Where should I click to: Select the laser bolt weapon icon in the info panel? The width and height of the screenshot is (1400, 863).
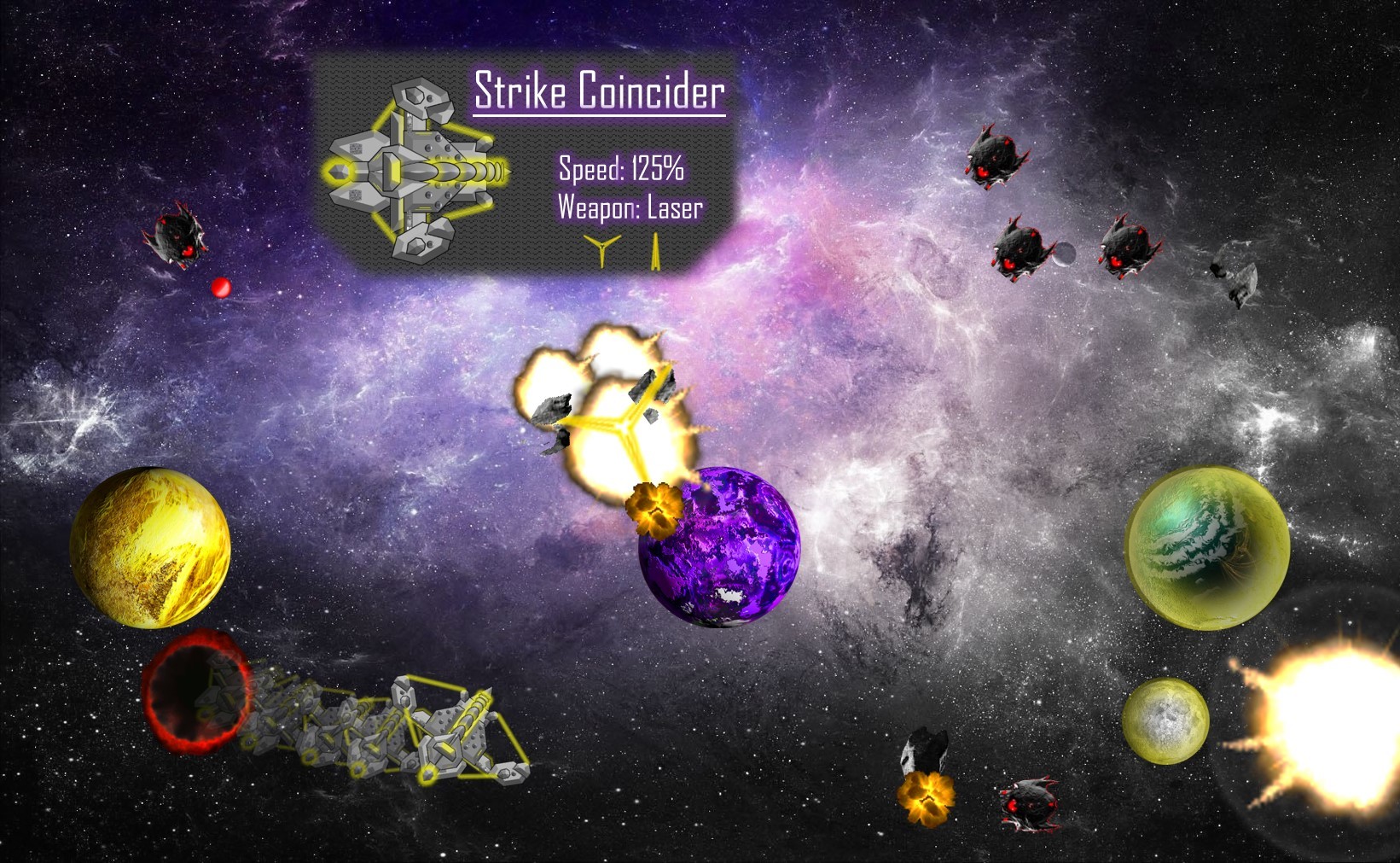(x=655, y=250)
